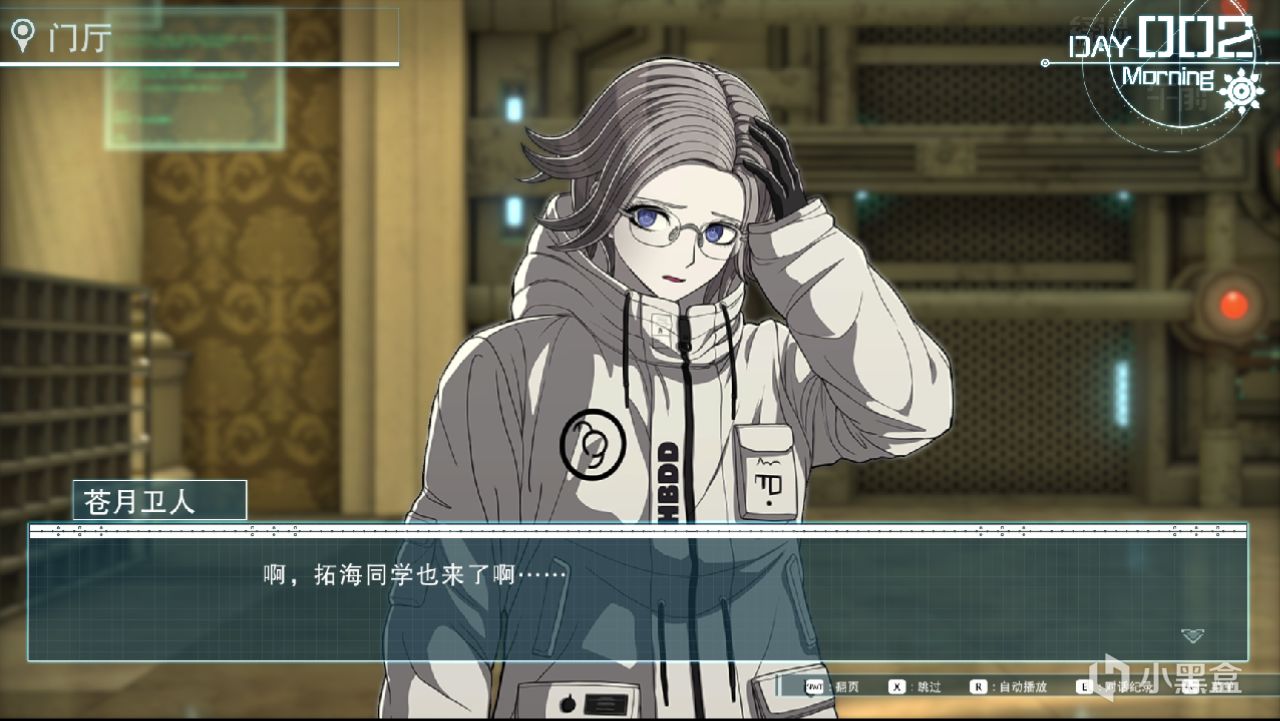Viewport: 1280px width, 721px height.
Task: Click the R button icon for 自动播放
Action: [977, 686]
